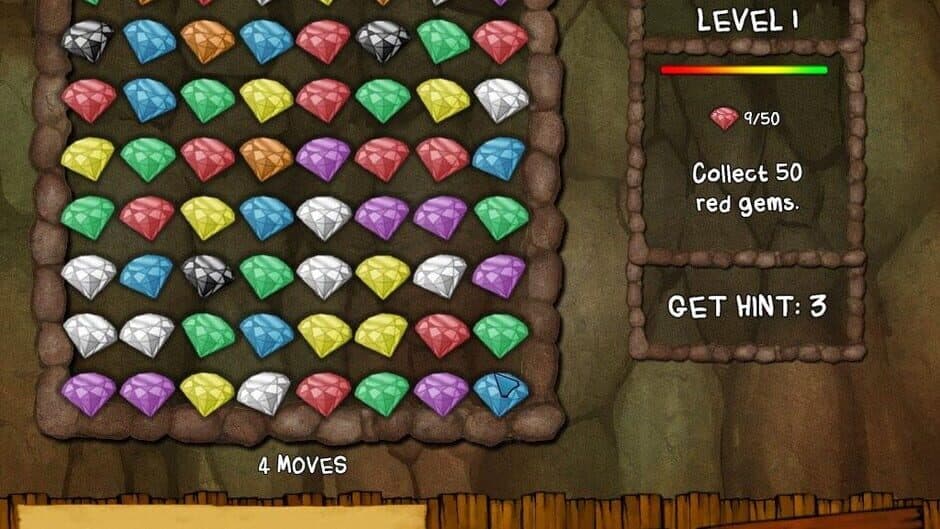Select the black gem between blue and green gems
The height and width of the screenshot is (529, 940).
(207, 274)
